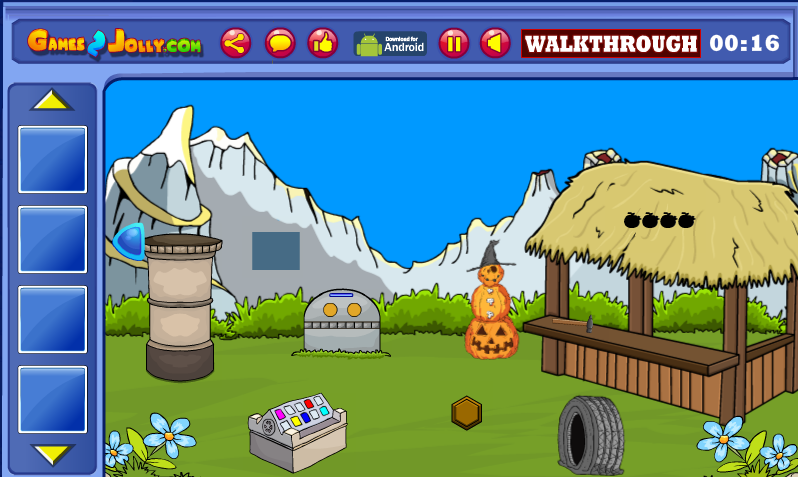Viewport: 798px width, 477px height.
Task: Move inventory down with the yellow arrow
Action: point(52,454)
